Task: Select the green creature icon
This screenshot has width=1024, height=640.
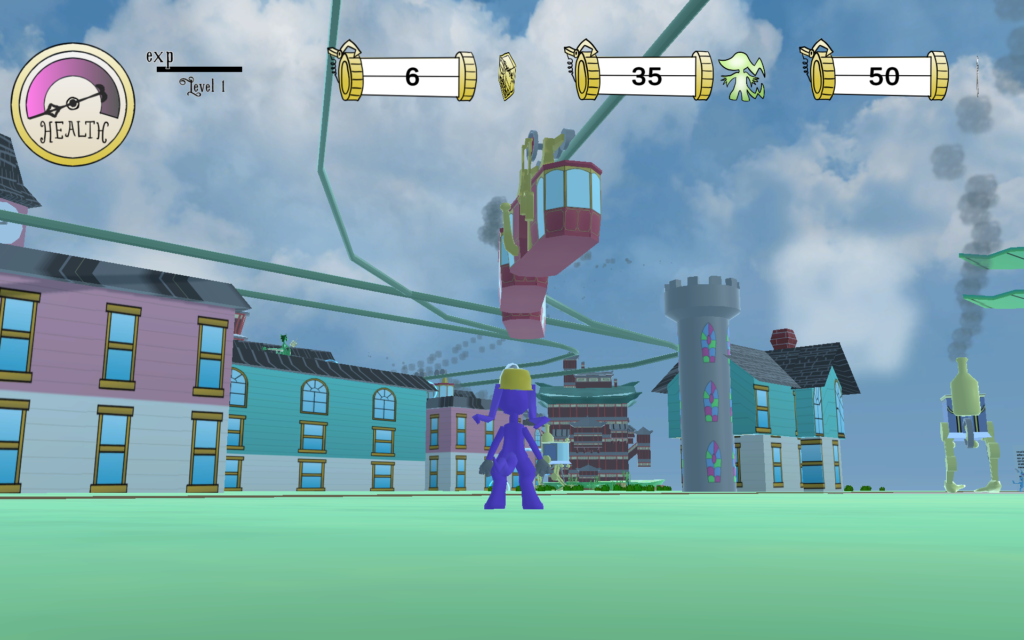Action: point(741,77)
